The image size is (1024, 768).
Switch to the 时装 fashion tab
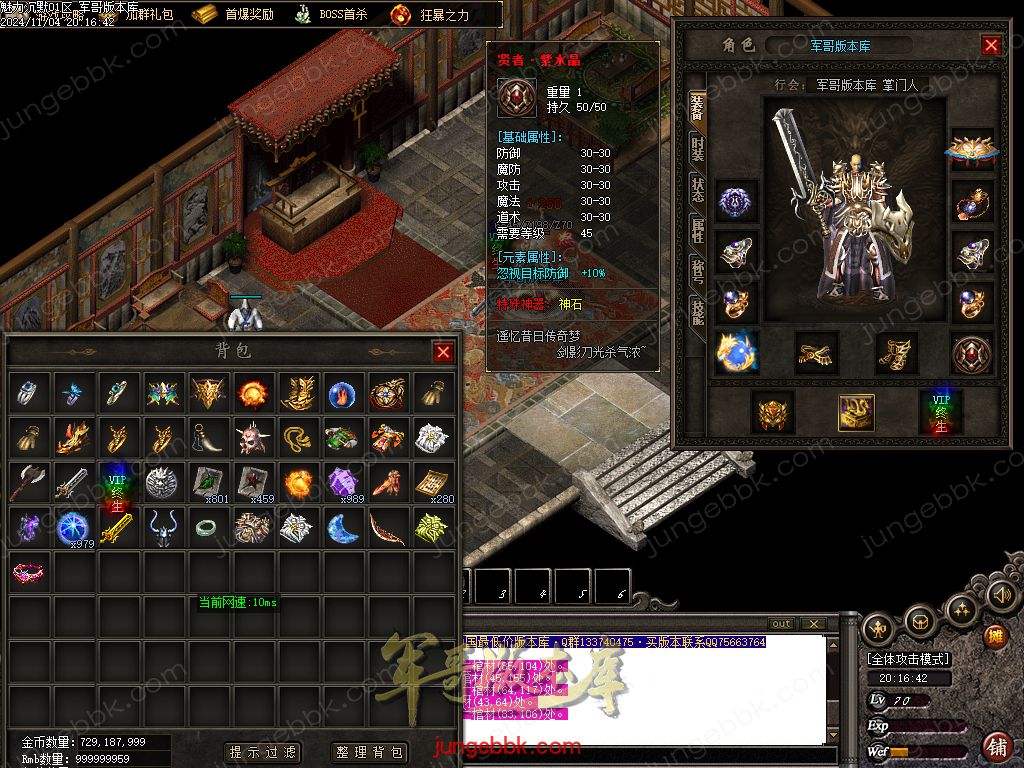[697, 150]
